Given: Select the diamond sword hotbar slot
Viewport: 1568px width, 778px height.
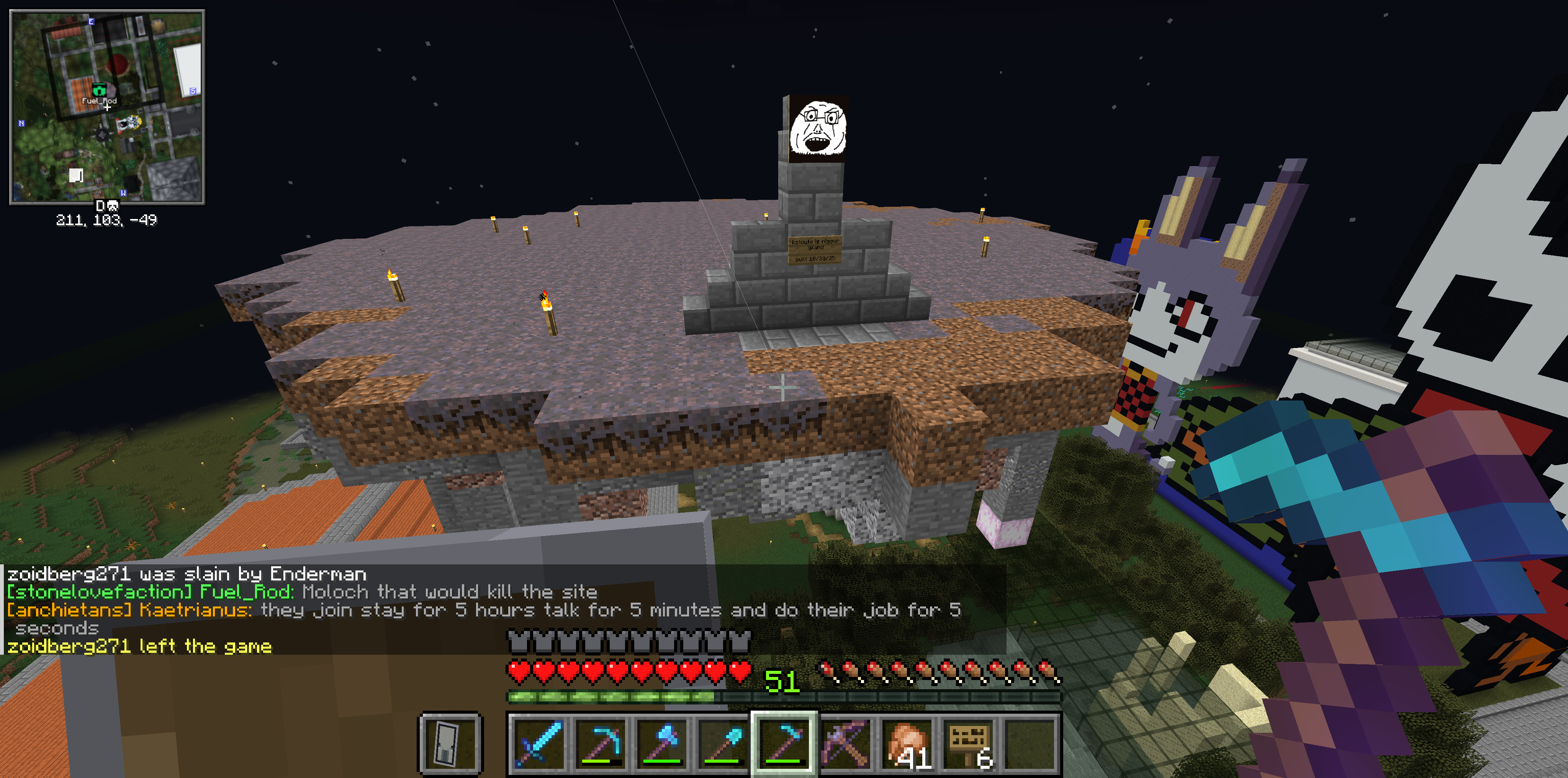Looking at the screenshot, I should [538, 743].
